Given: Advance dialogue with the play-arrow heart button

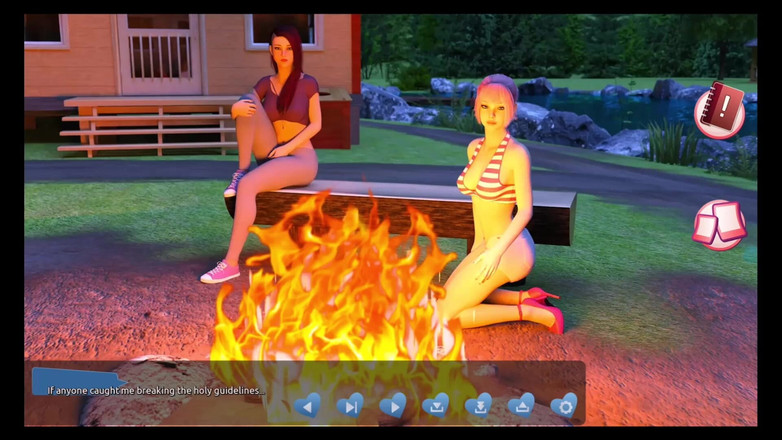Looking at the screenshot, I should (x=393, y=405).
